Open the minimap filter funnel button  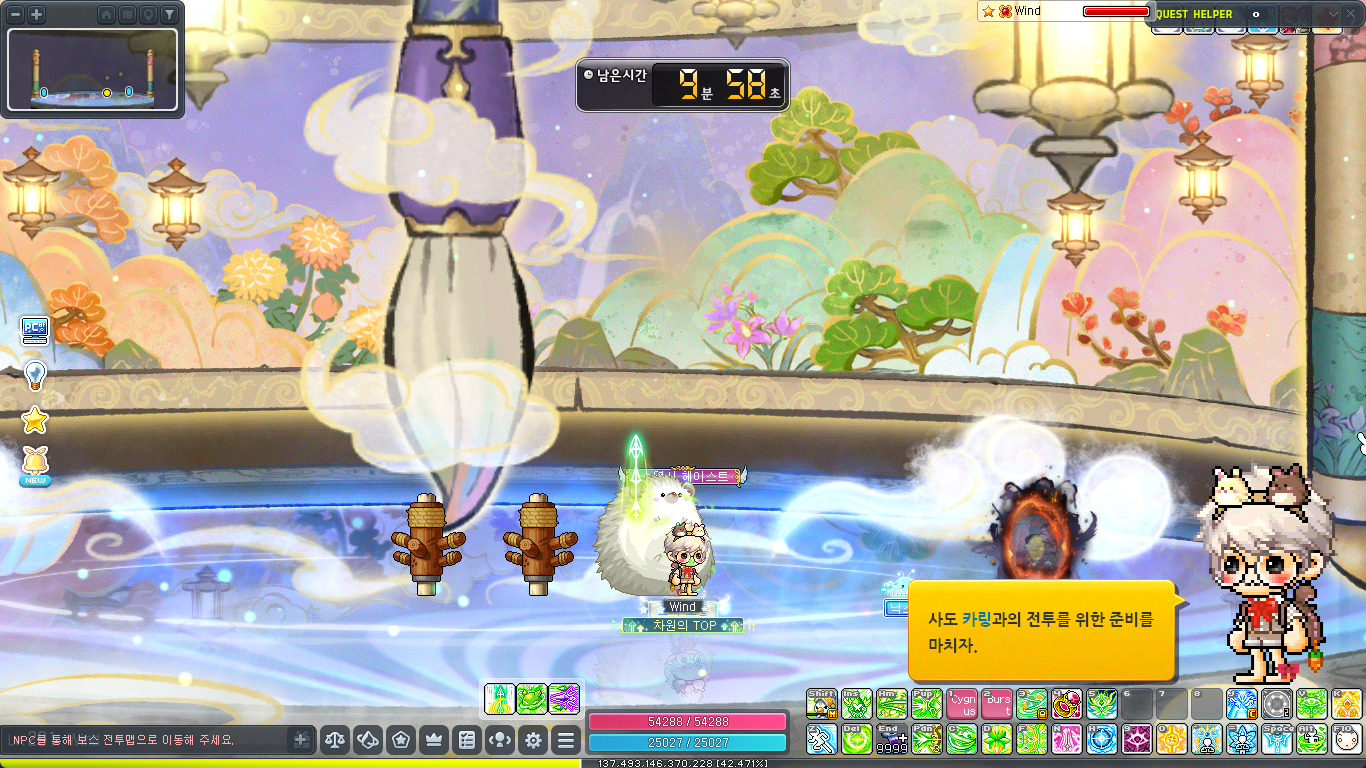[x=169, y=15]
